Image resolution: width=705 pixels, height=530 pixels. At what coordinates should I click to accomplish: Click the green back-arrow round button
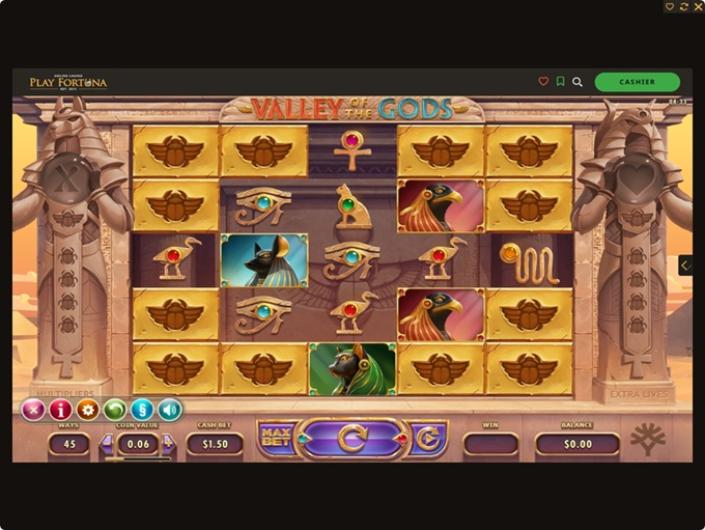pos(115,410)
